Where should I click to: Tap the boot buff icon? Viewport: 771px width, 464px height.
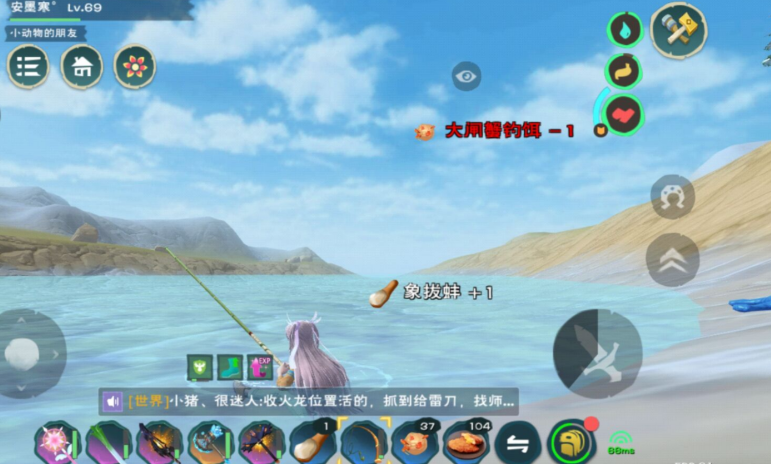click(230, 367)
